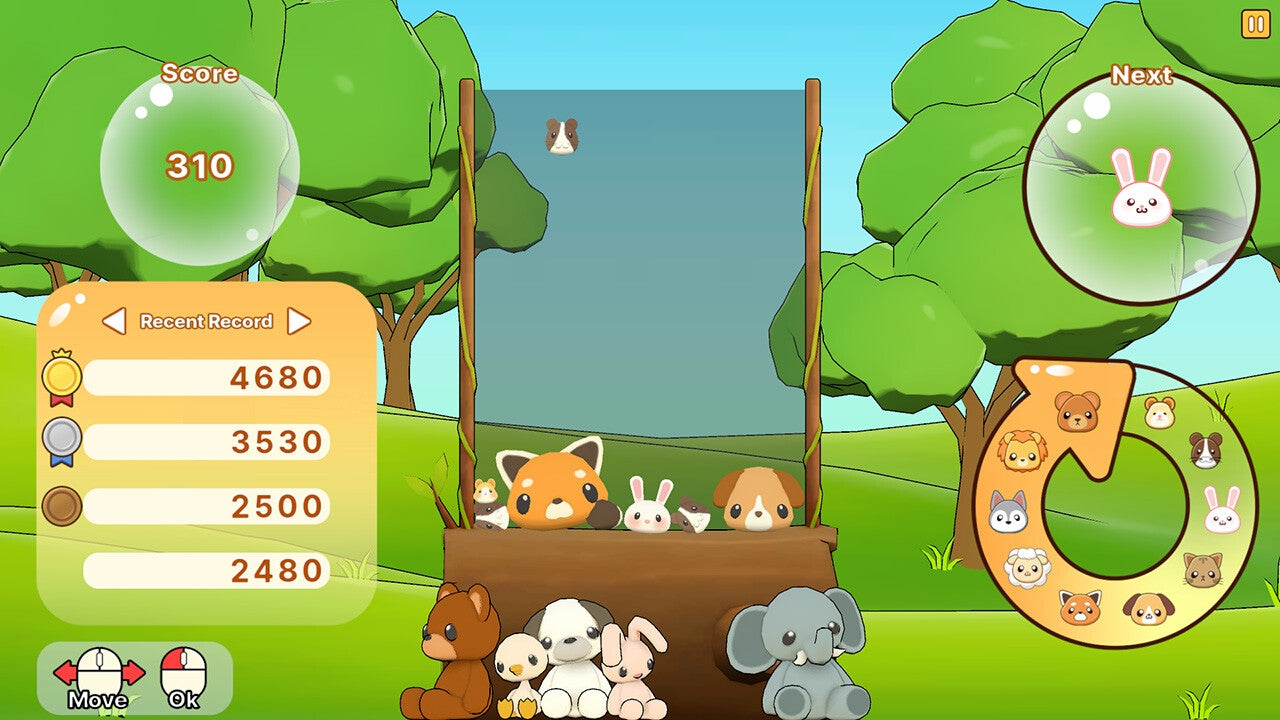Image resolution: width=1280 pixels, height=720 pixels.
Task: Pause the game with the pause button
Action: coord(1257,21)
